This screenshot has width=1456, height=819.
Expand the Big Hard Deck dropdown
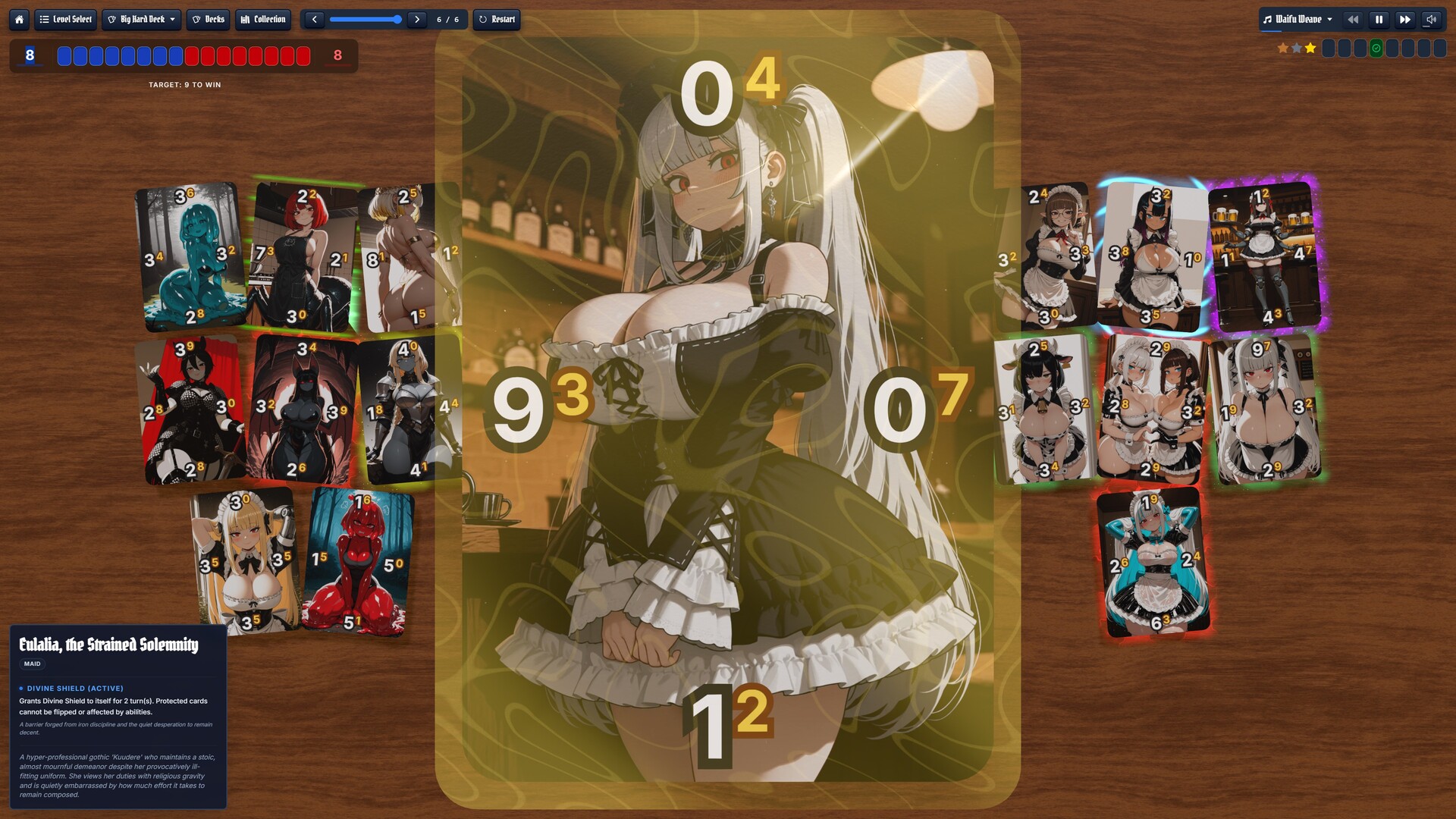click(142, 20)
